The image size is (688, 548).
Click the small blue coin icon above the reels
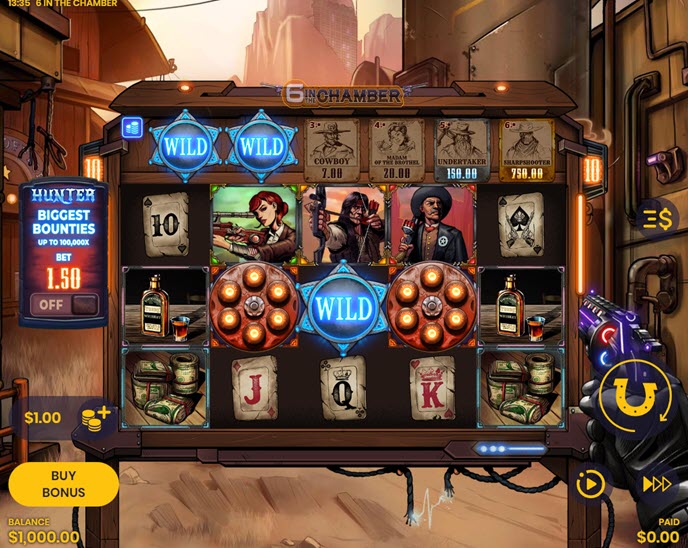tap(132, 128)
